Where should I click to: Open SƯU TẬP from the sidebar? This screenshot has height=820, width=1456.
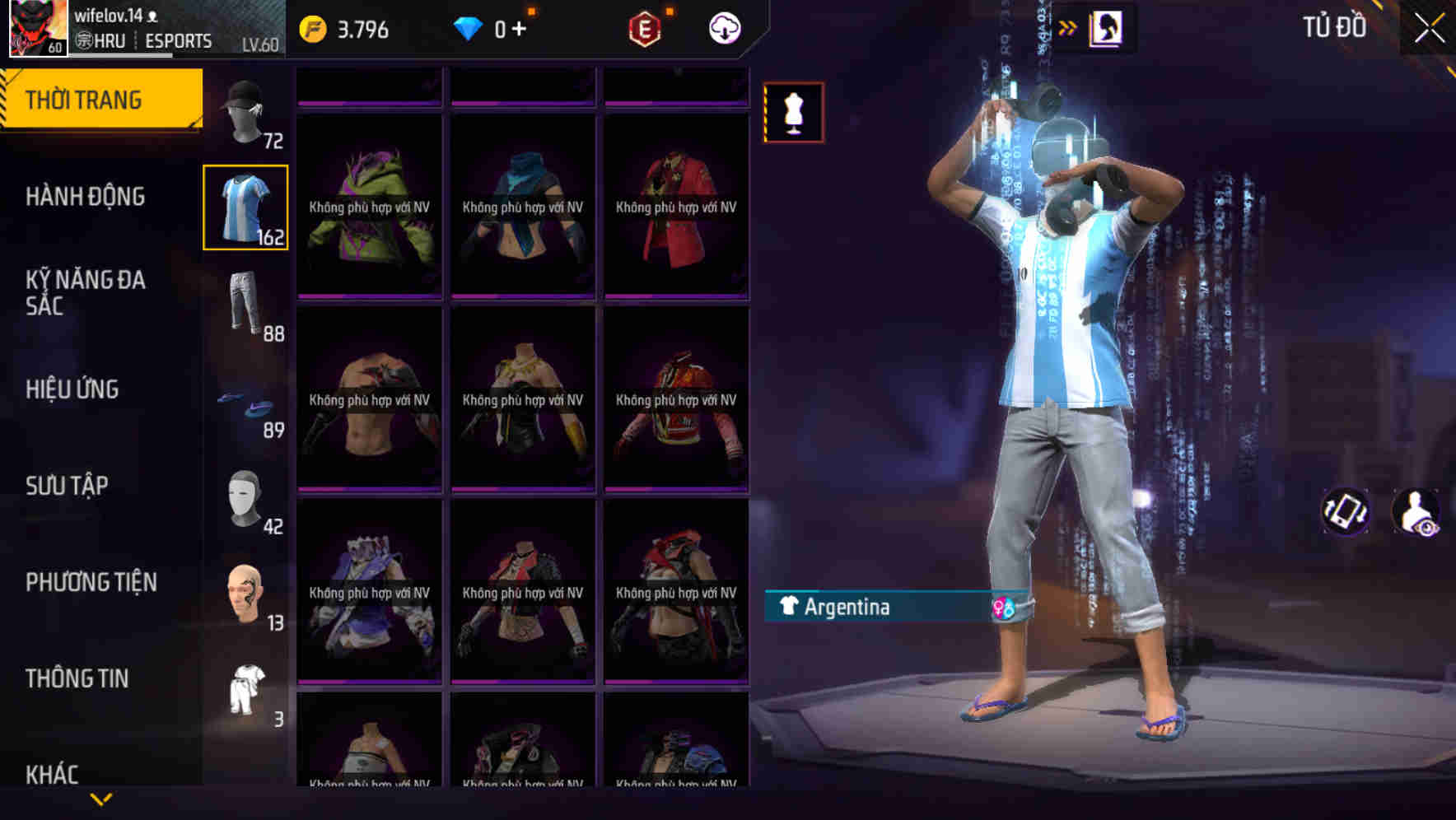pyautogui.click(x=68, y=486)
